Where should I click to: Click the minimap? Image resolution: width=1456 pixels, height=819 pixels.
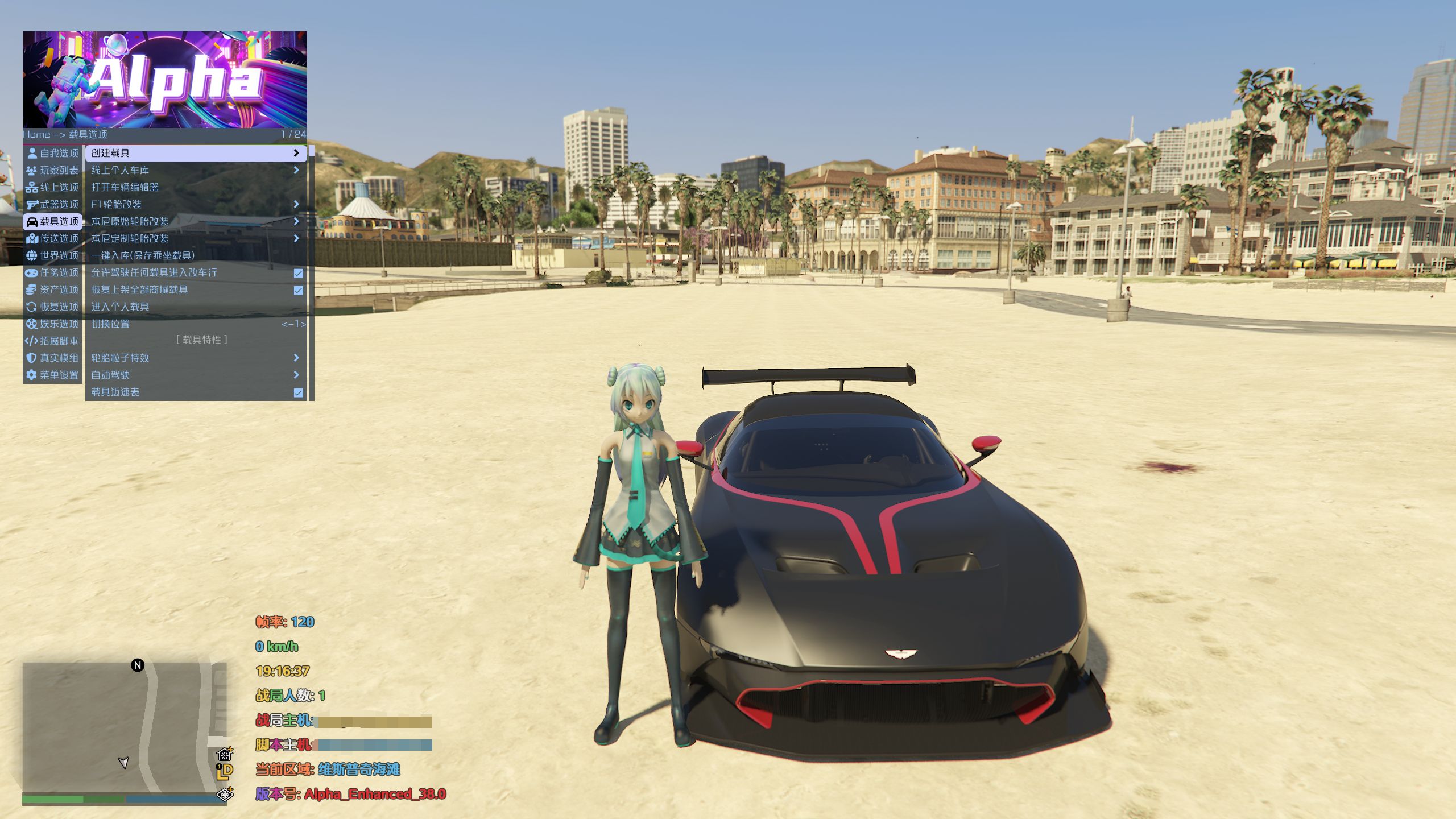click(x=125, y=727)
